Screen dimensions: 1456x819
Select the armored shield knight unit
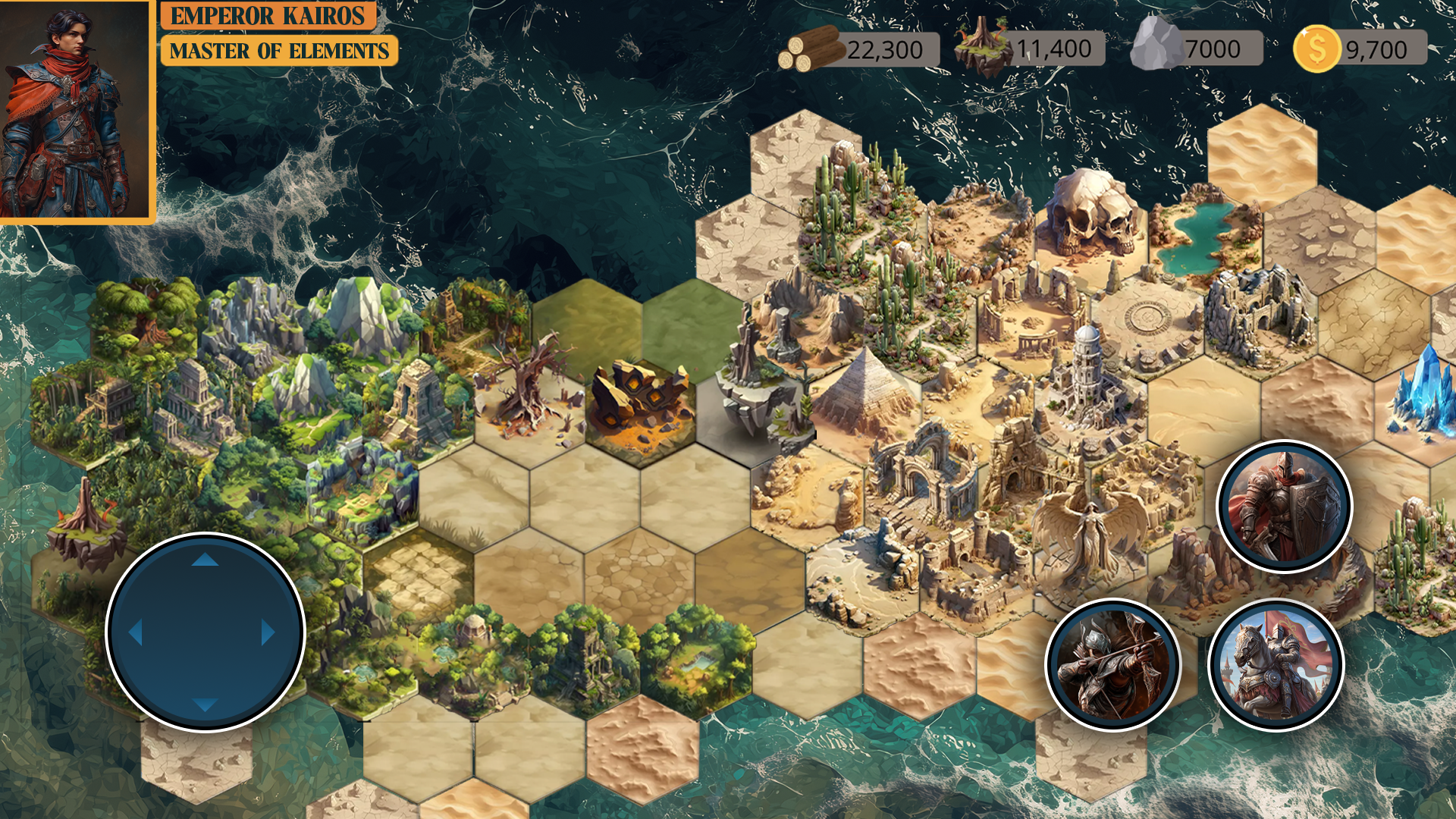click(1284, 507)
